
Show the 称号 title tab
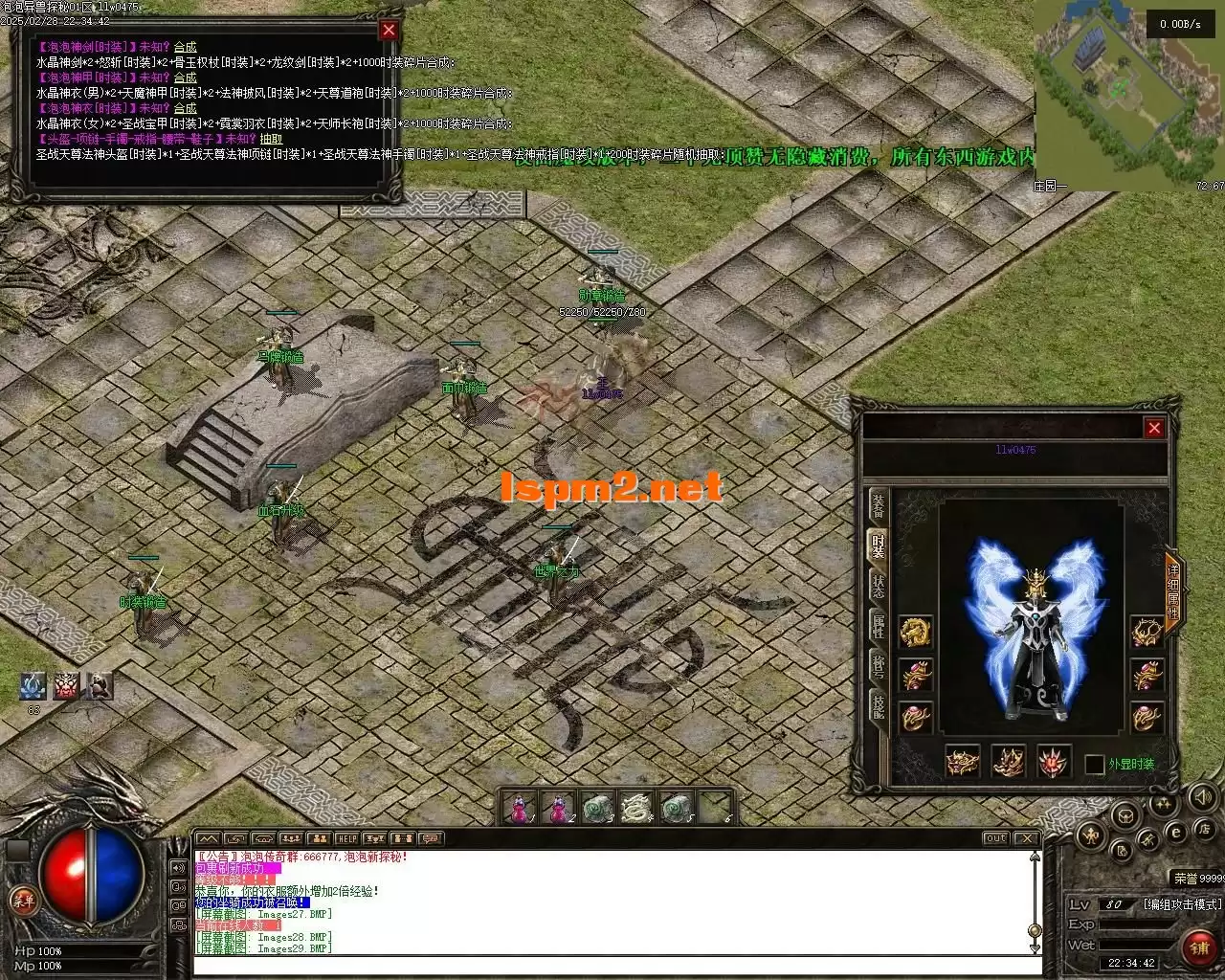point(879,666)
